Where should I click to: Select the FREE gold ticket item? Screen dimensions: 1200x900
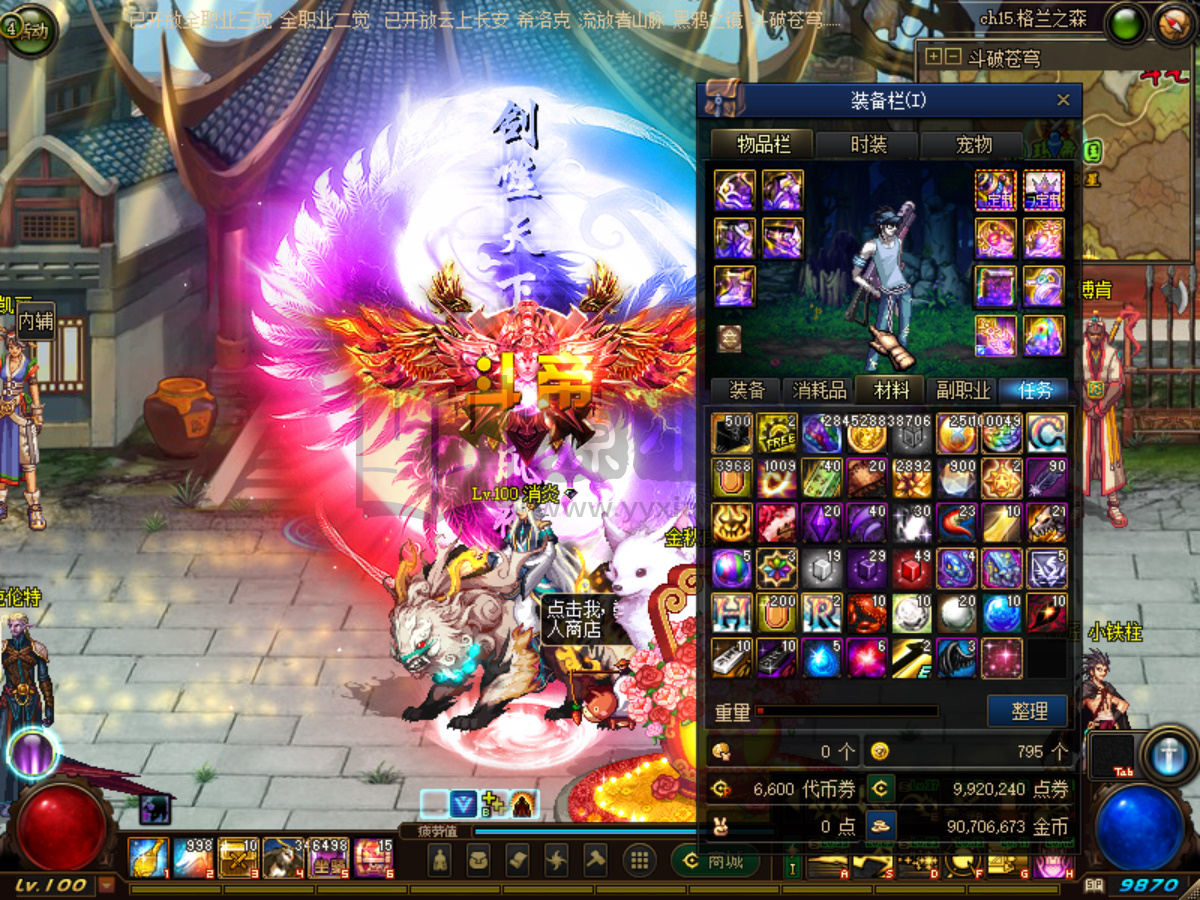tap(776, 433)
